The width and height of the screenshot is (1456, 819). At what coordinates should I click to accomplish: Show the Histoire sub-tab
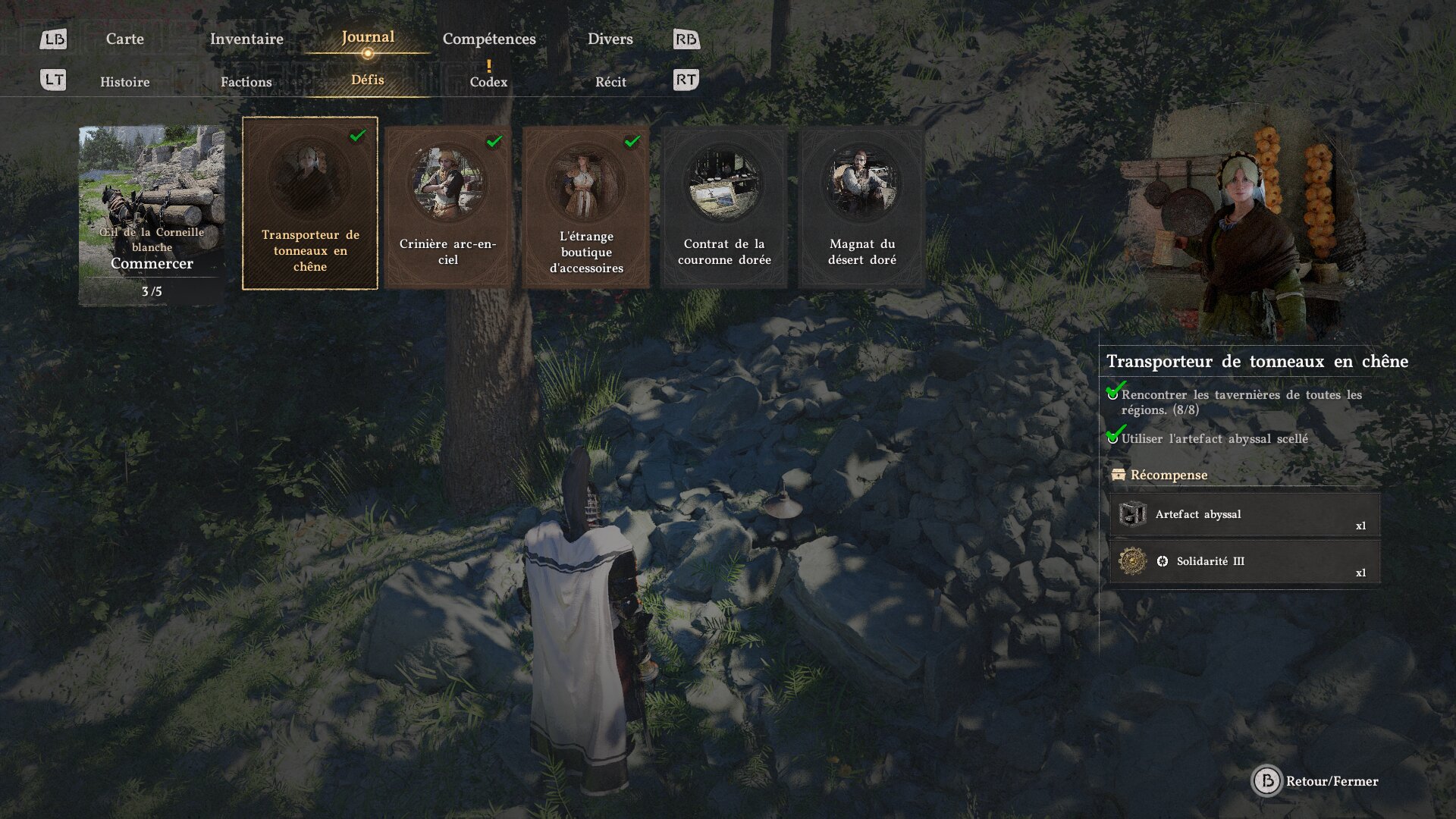(x=124, y=82)
